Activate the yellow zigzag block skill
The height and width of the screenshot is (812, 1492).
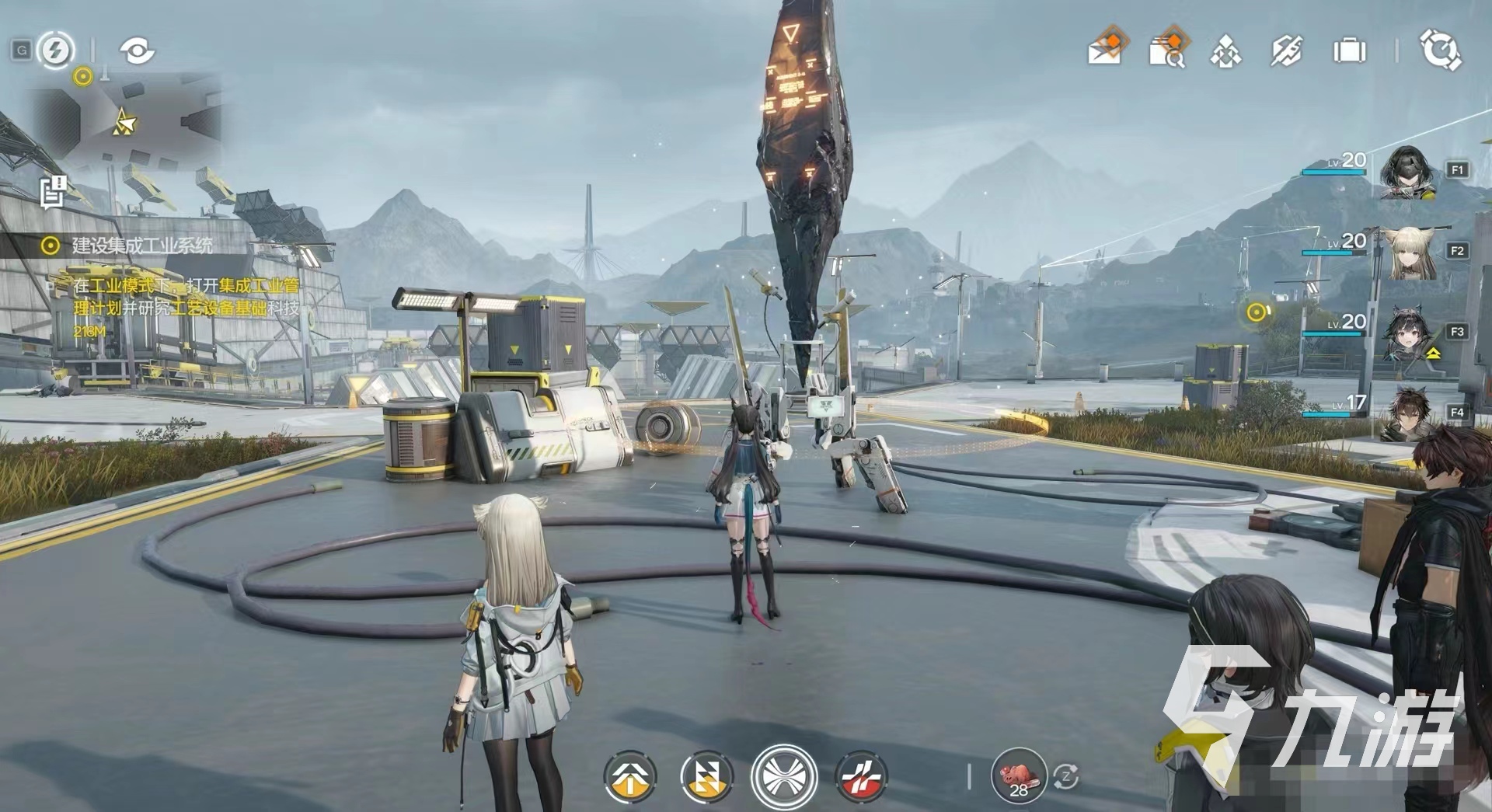click(x=706, y=776)
